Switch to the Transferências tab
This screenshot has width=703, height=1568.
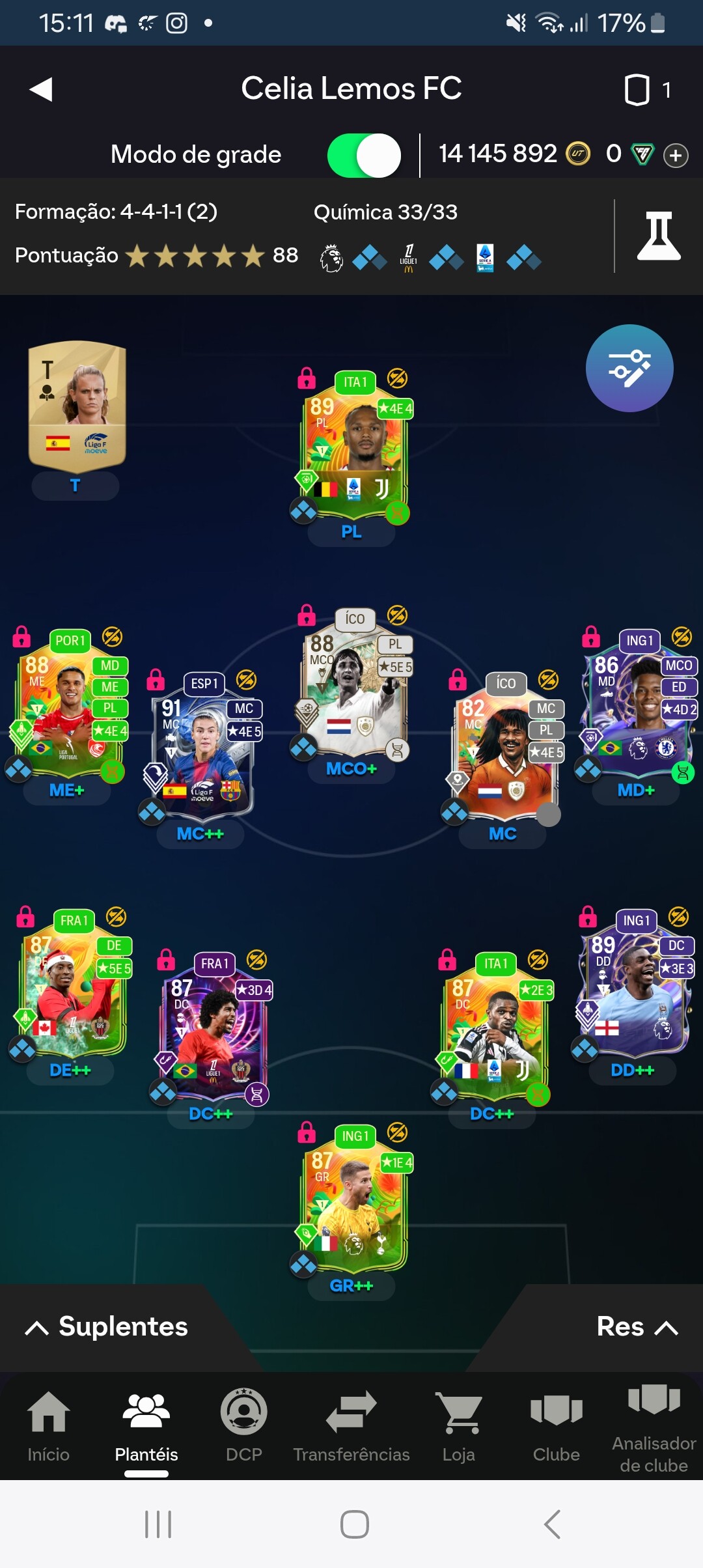coord(351,1426)
